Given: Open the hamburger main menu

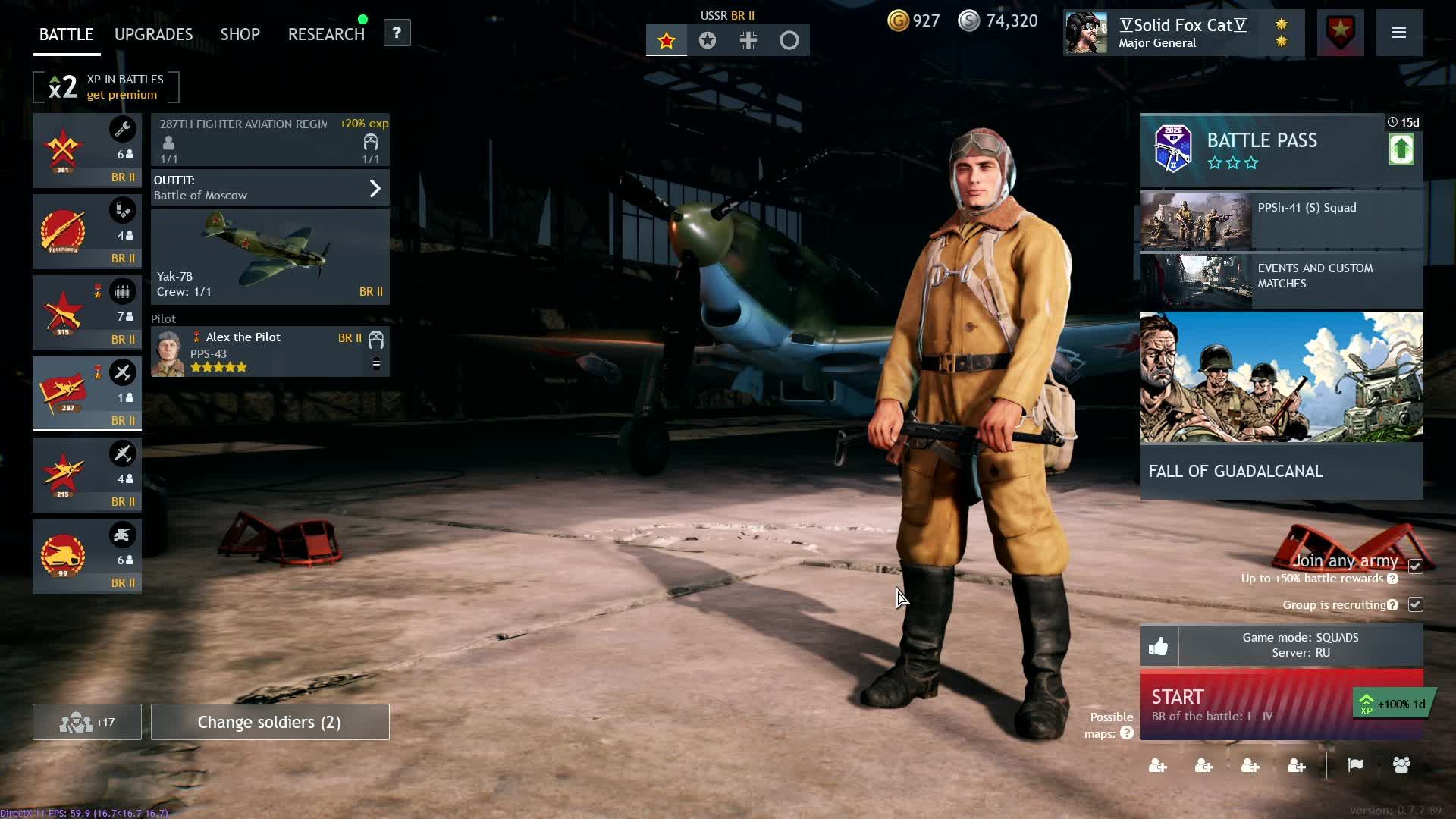Looking at the screenshot, I should tap(1399, 33).
